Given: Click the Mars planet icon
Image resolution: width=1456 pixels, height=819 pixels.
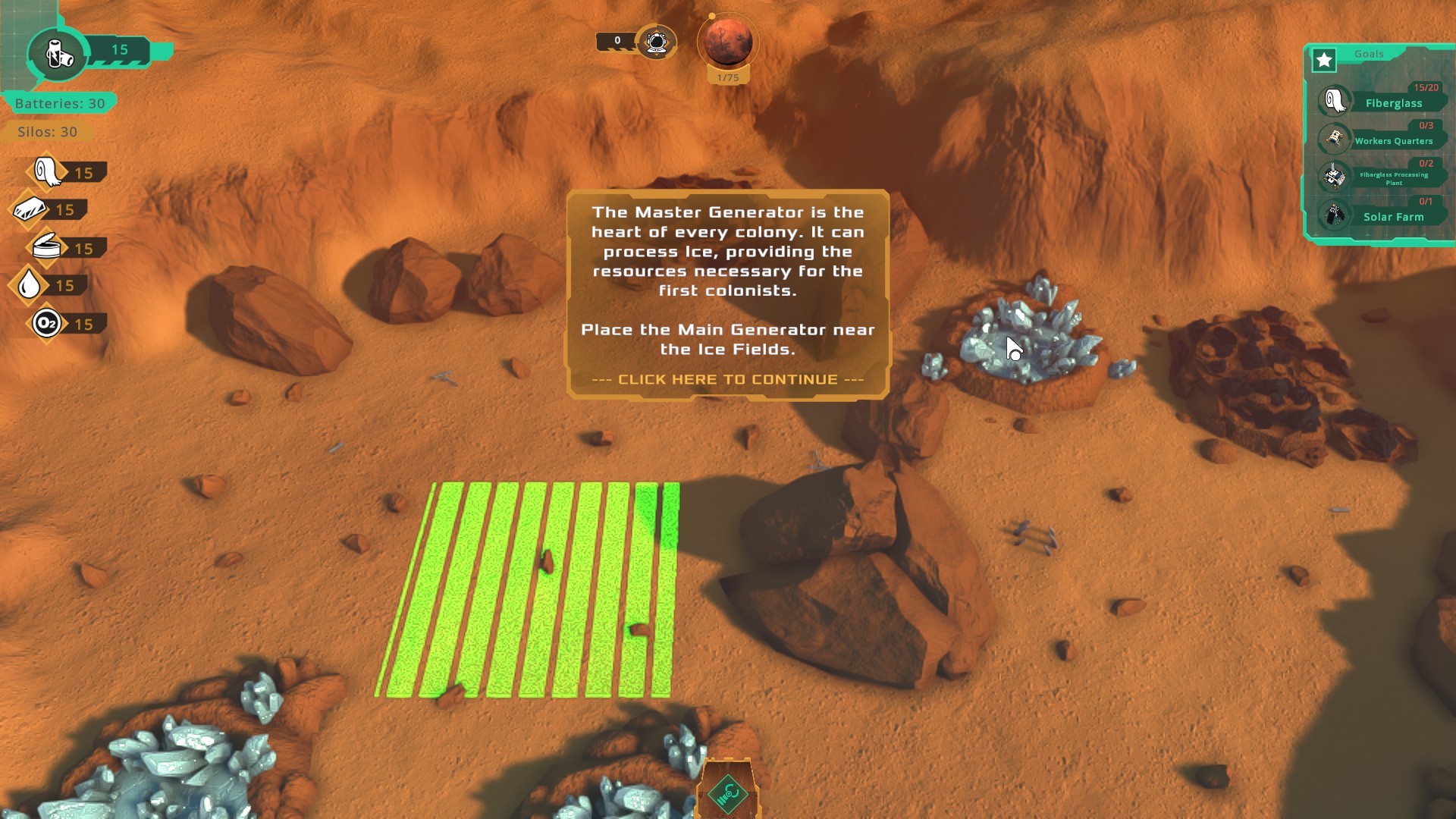Looking at the screenshot, I should tap(728, 42).
